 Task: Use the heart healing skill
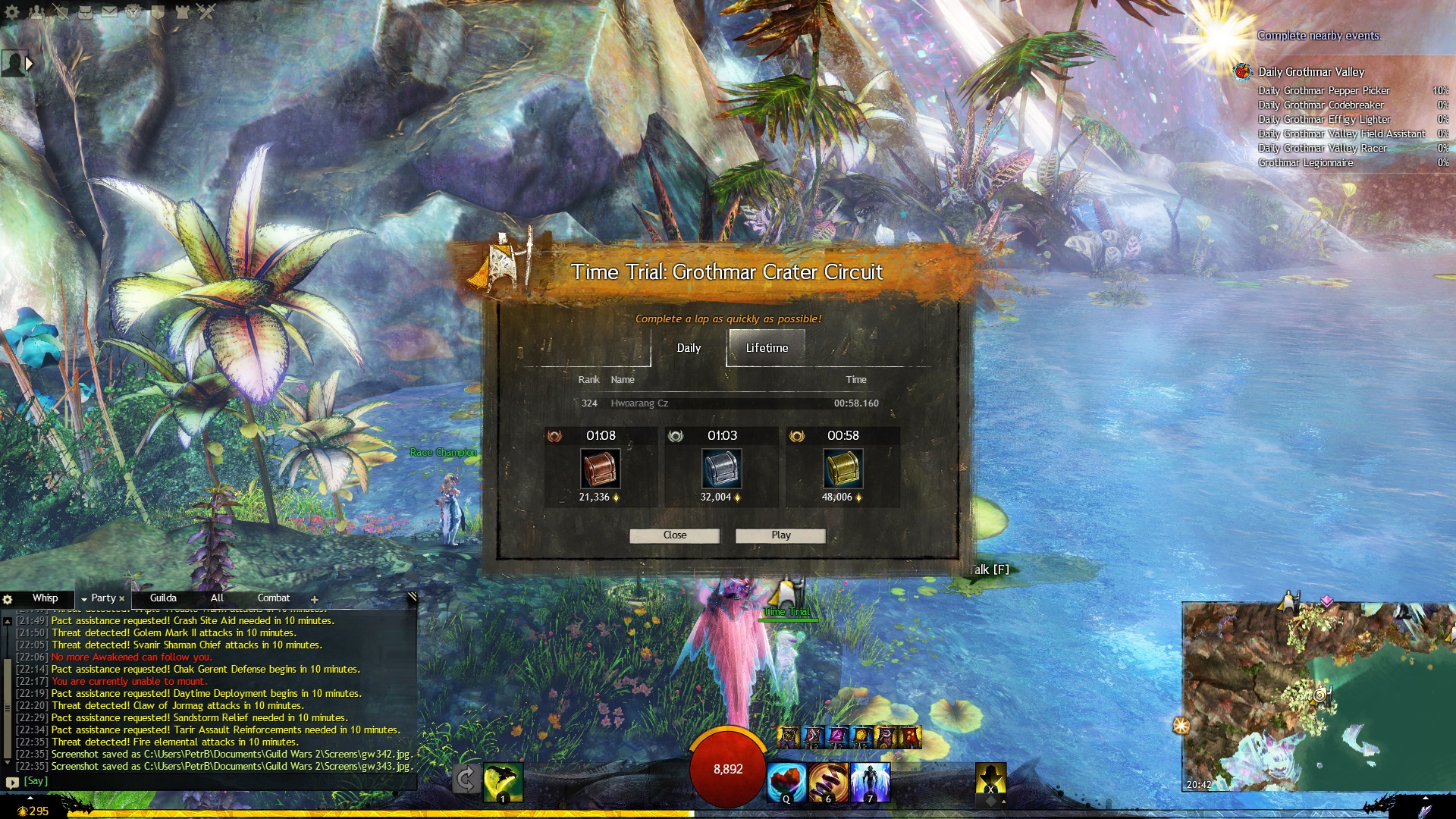click(x=786, y=782)
